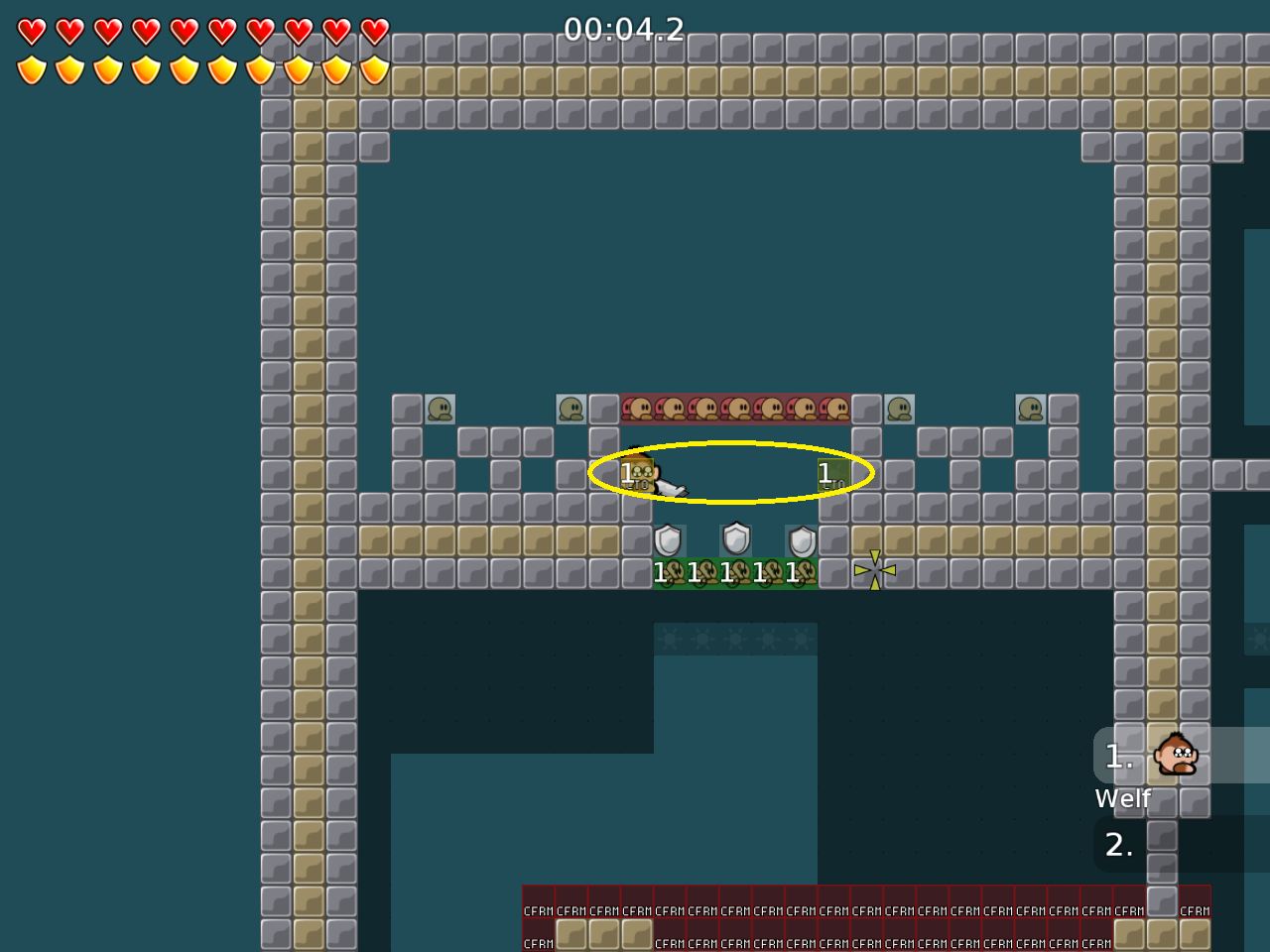Click the leftmost silver shield pickup
1270x952 pixels.
tap(668, 540)
